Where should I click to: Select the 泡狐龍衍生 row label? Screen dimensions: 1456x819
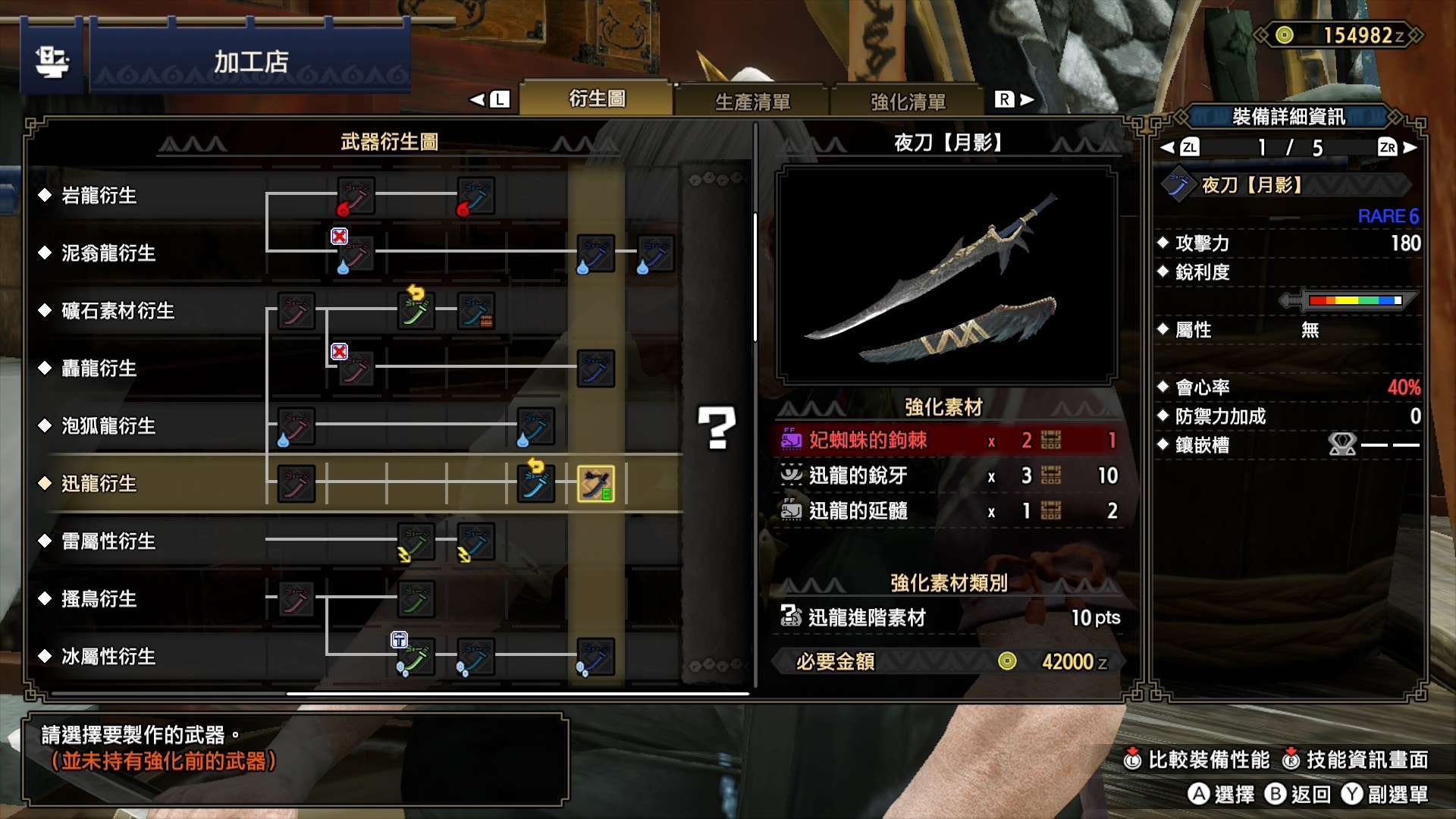point(108,426)
